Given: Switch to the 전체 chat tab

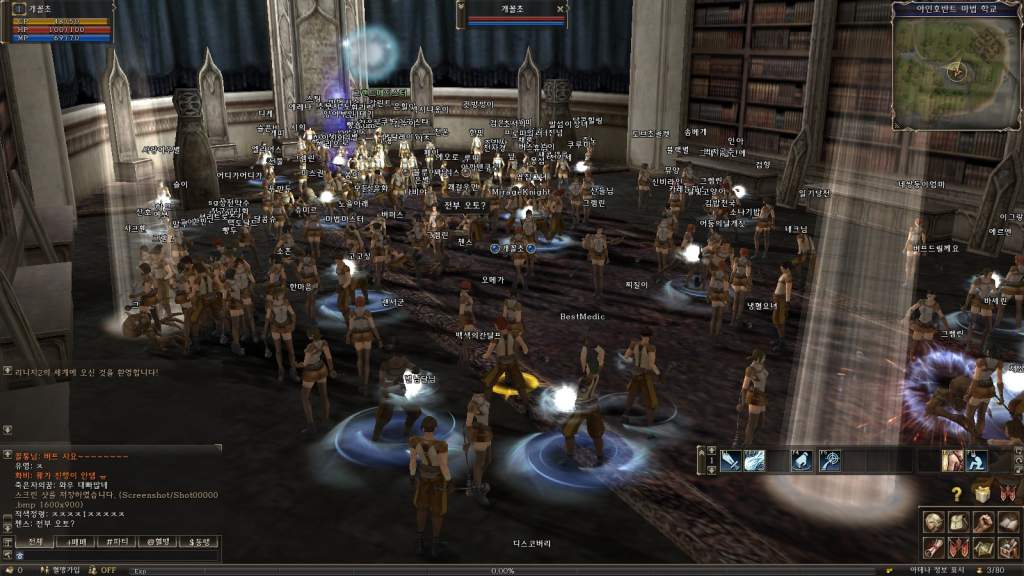Looking at the screenshot, I should tap(35, 541).
